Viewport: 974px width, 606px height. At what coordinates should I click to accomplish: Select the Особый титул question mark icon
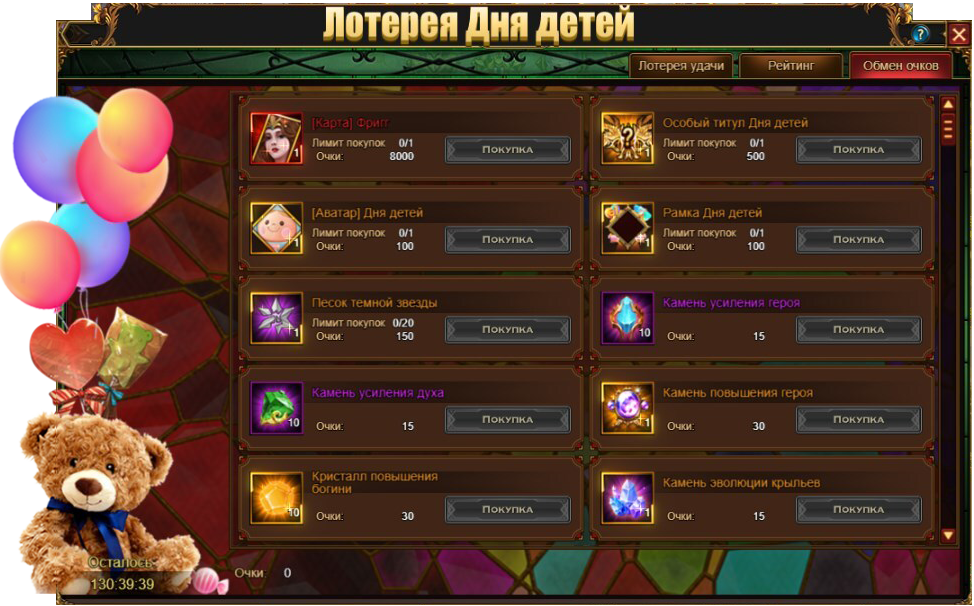point(627,138)
